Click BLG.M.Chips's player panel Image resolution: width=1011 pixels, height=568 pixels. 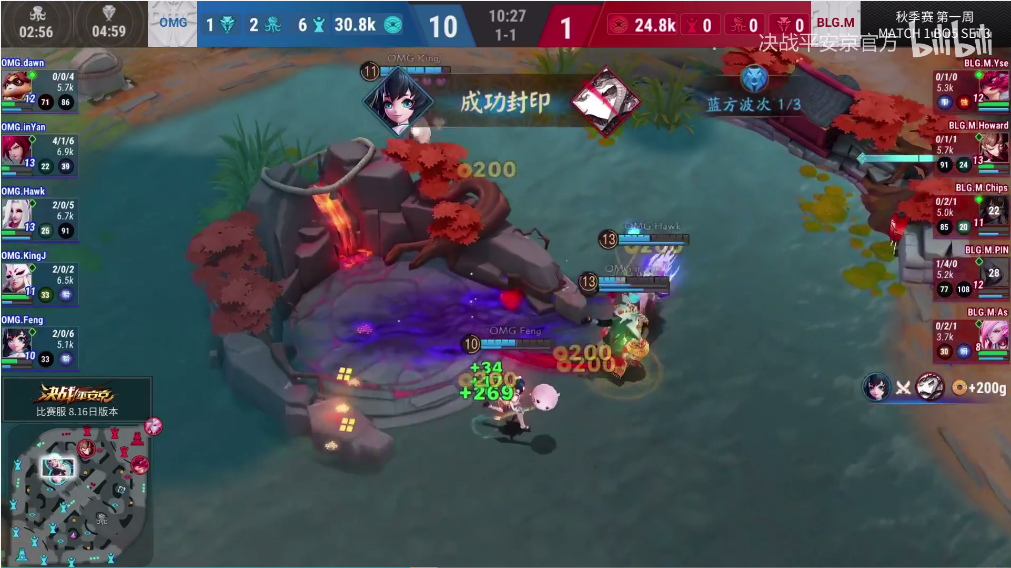click(970, 208)
